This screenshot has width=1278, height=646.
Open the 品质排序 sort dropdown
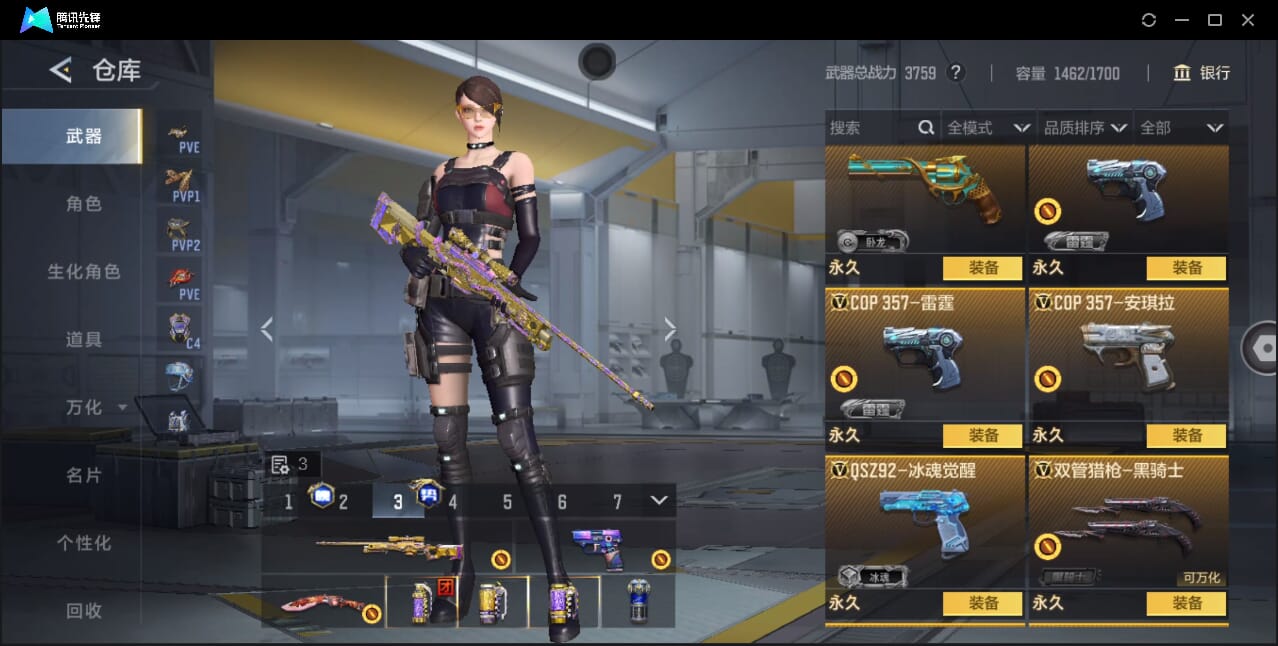[x=1085, y=128]
